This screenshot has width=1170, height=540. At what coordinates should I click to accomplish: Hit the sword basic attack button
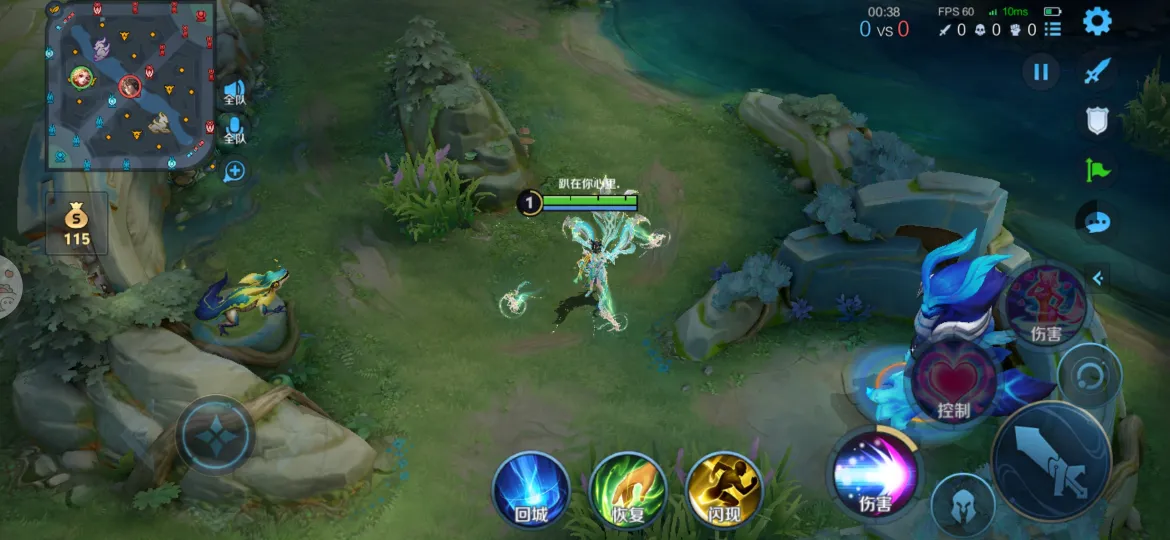click(1050, 461)
